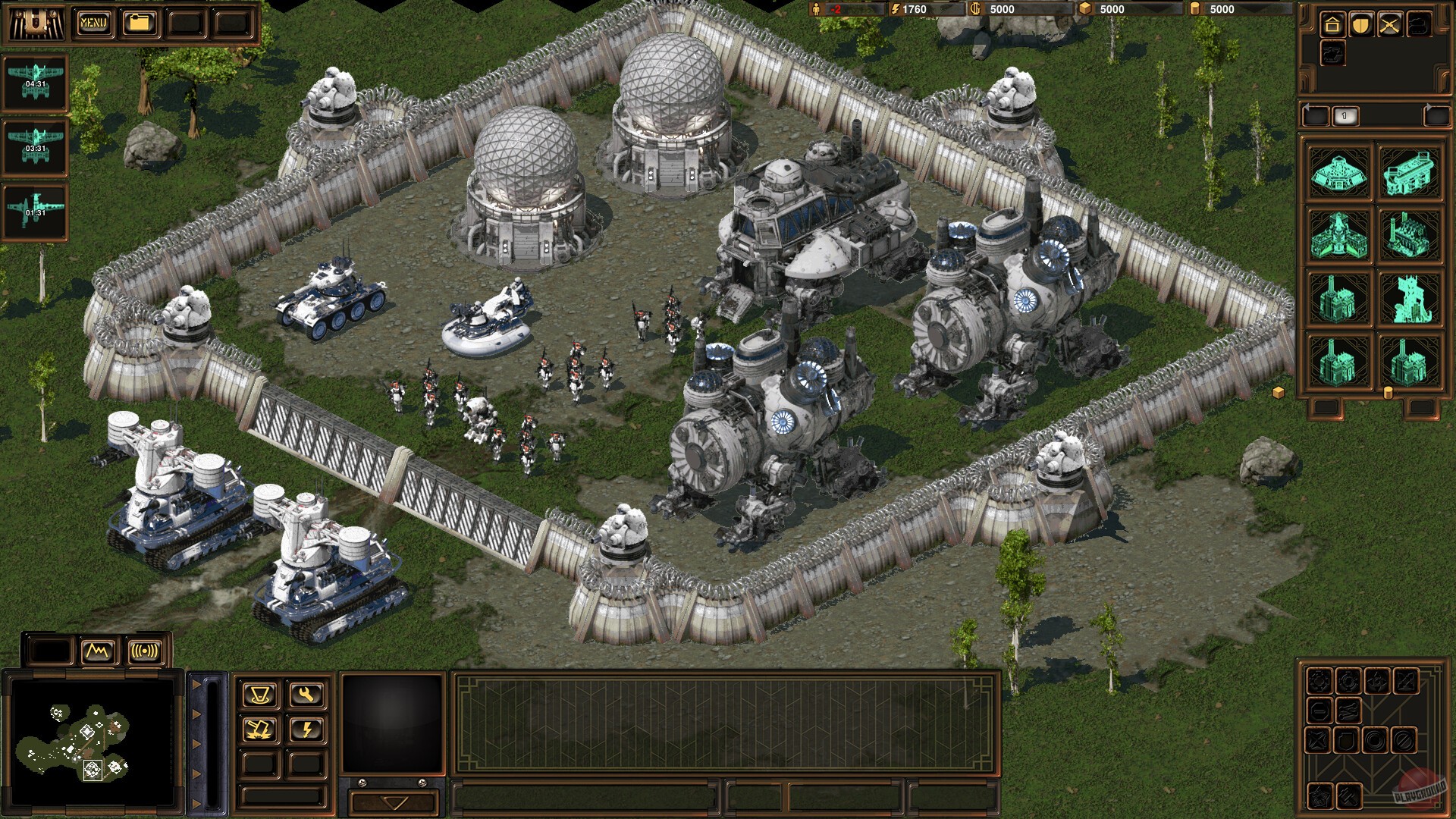The image size is (1456, 819).
Task: Open the folder icon next to MENU
Action: [x=139, y=23]
